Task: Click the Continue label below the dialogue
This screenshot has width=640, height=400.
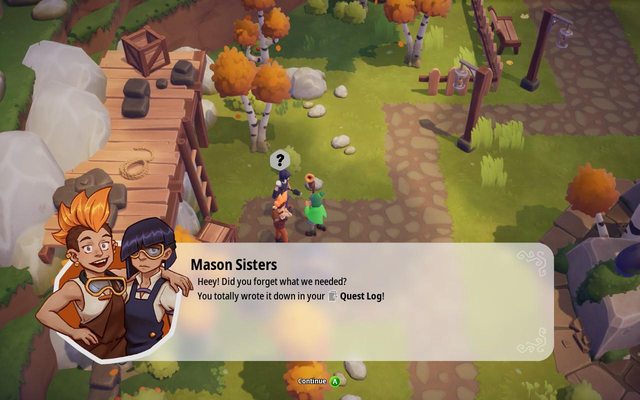Action: 312,380
